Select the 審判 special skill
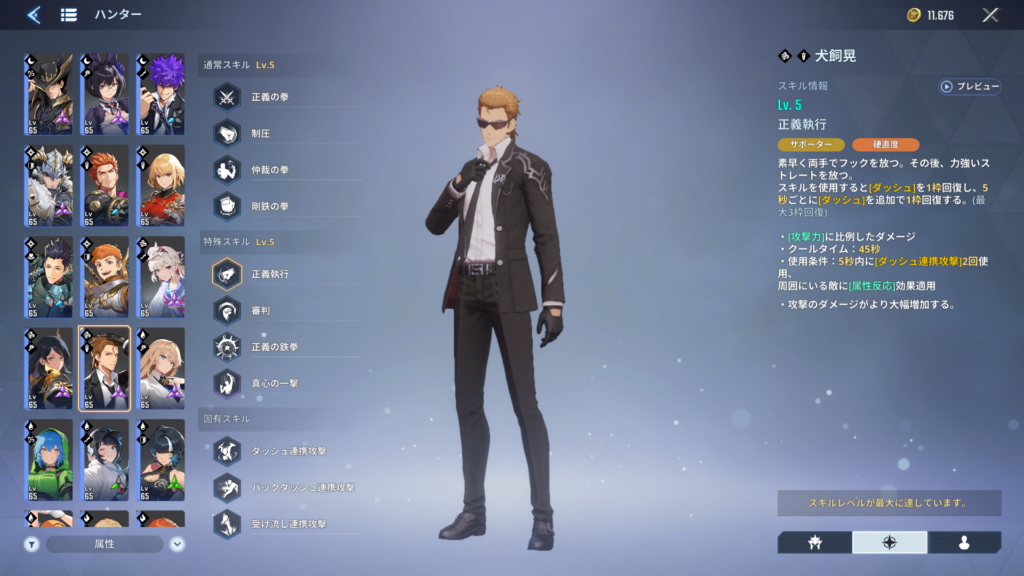 [x=228, y=309]
